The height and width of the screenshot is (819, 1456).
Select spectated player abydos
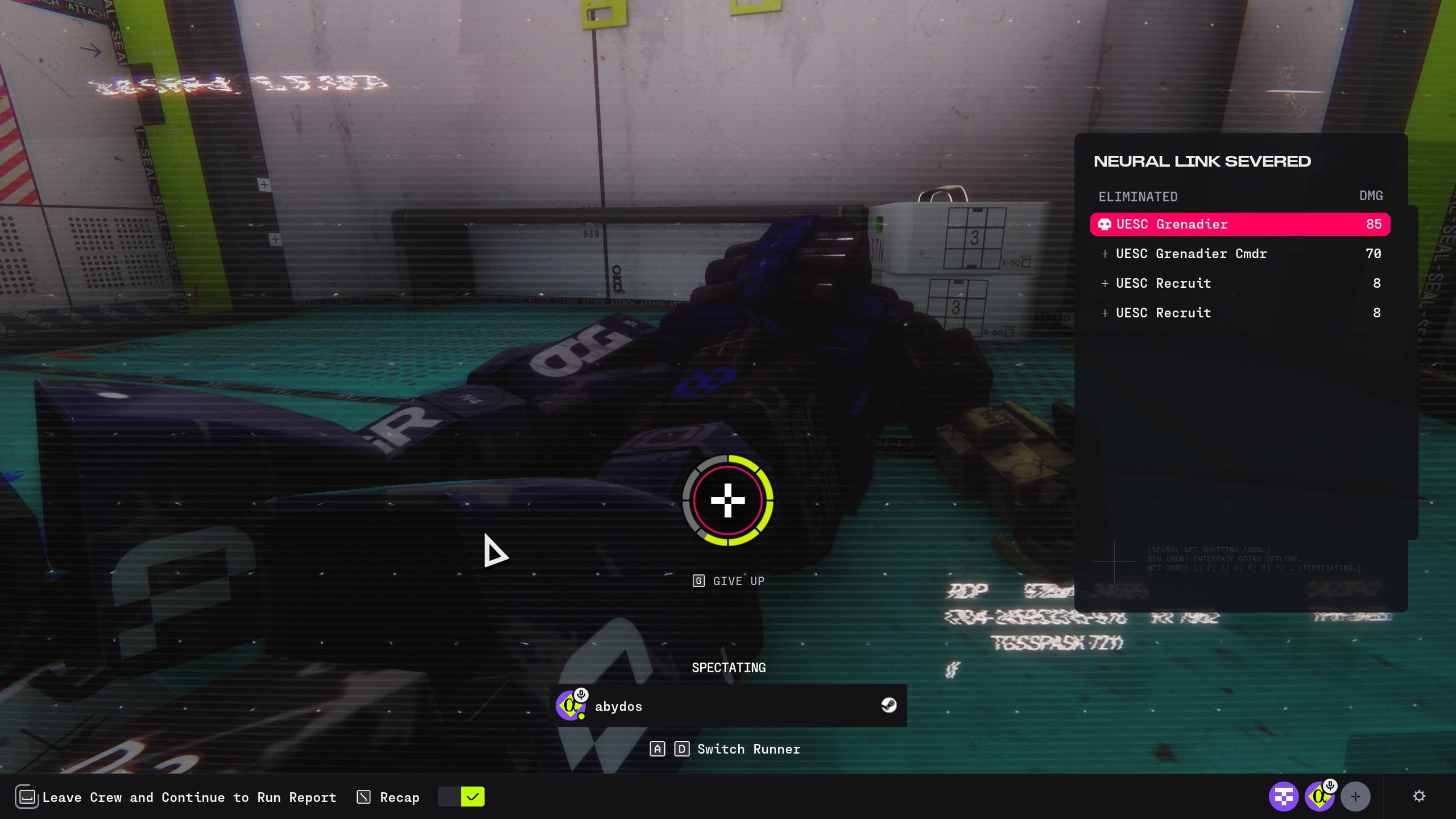728,706
